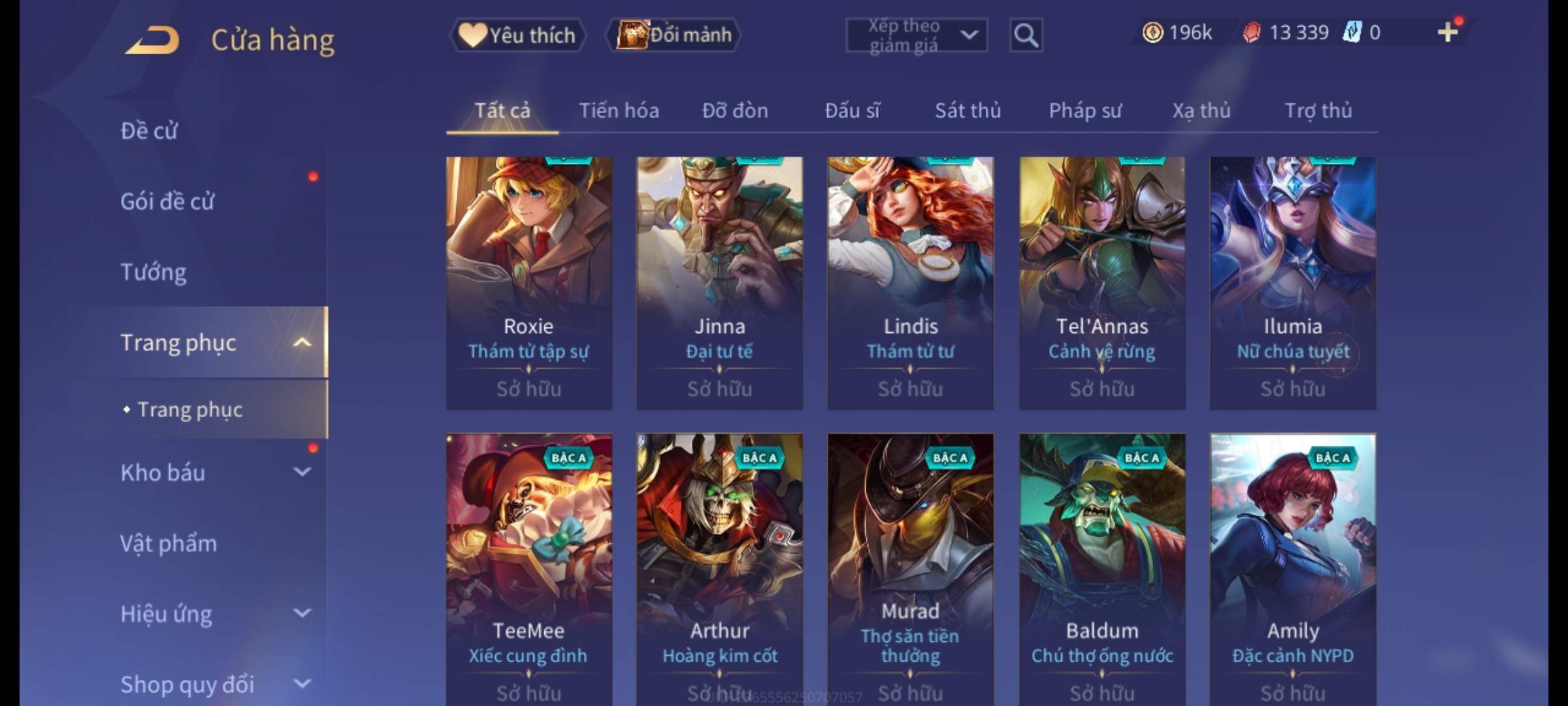Select Roxie Thám tử tập sự skin

click(529, 282)
